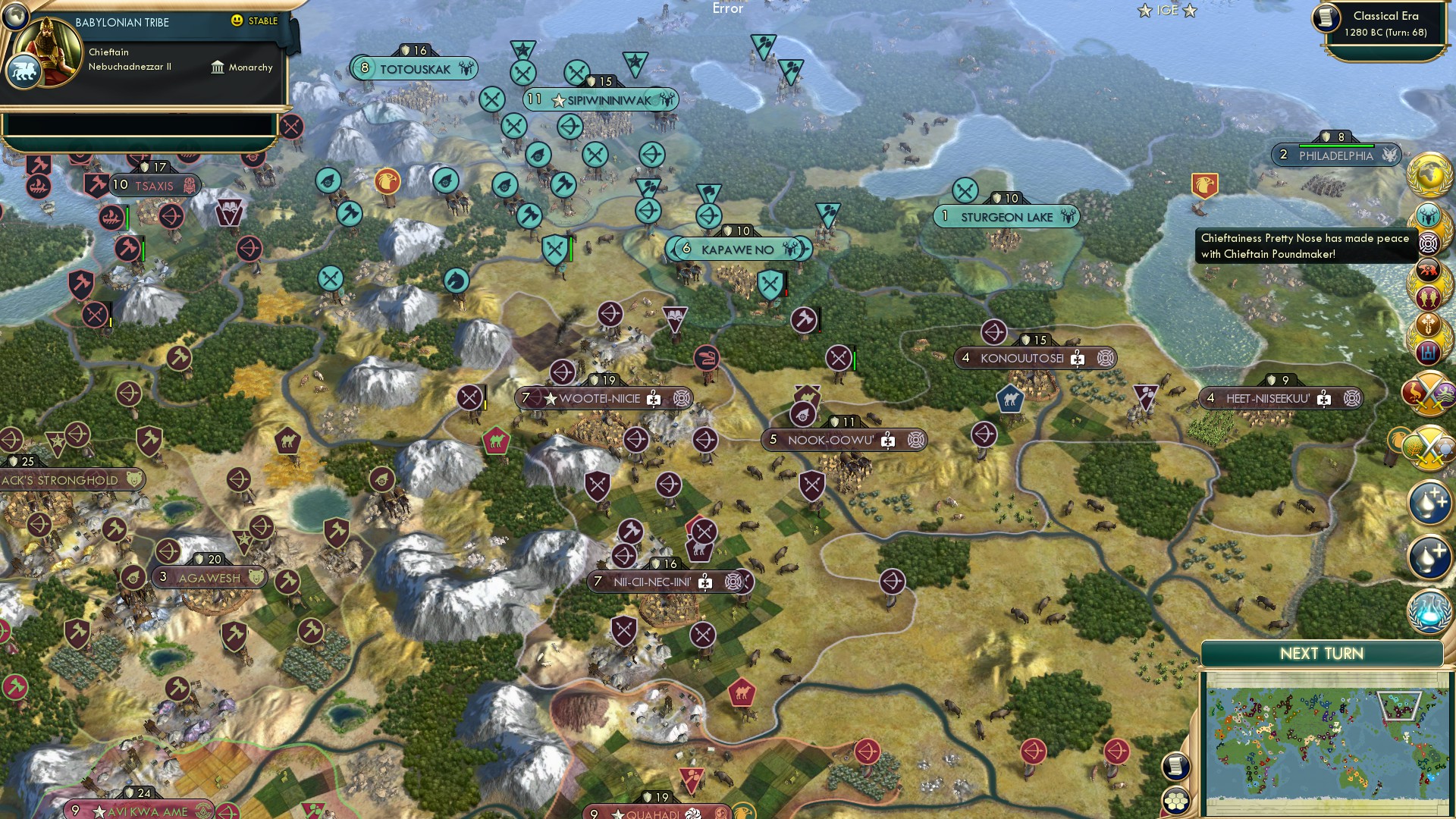The height and width of the screenshot is (819, 1456).
Task: Select the Sturgeon Lake city banner
Action: pyautogui.click(x=1005, y=217)
